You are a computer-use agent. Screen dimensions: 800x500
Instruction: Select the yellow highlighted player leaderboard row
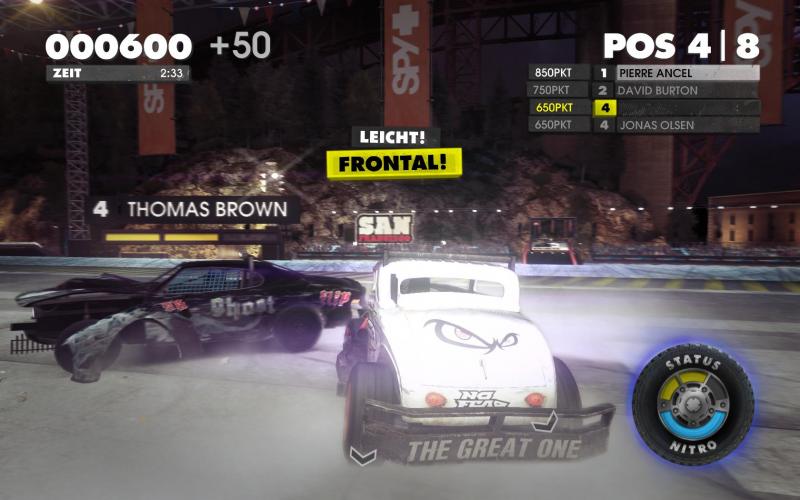[685, 107]
